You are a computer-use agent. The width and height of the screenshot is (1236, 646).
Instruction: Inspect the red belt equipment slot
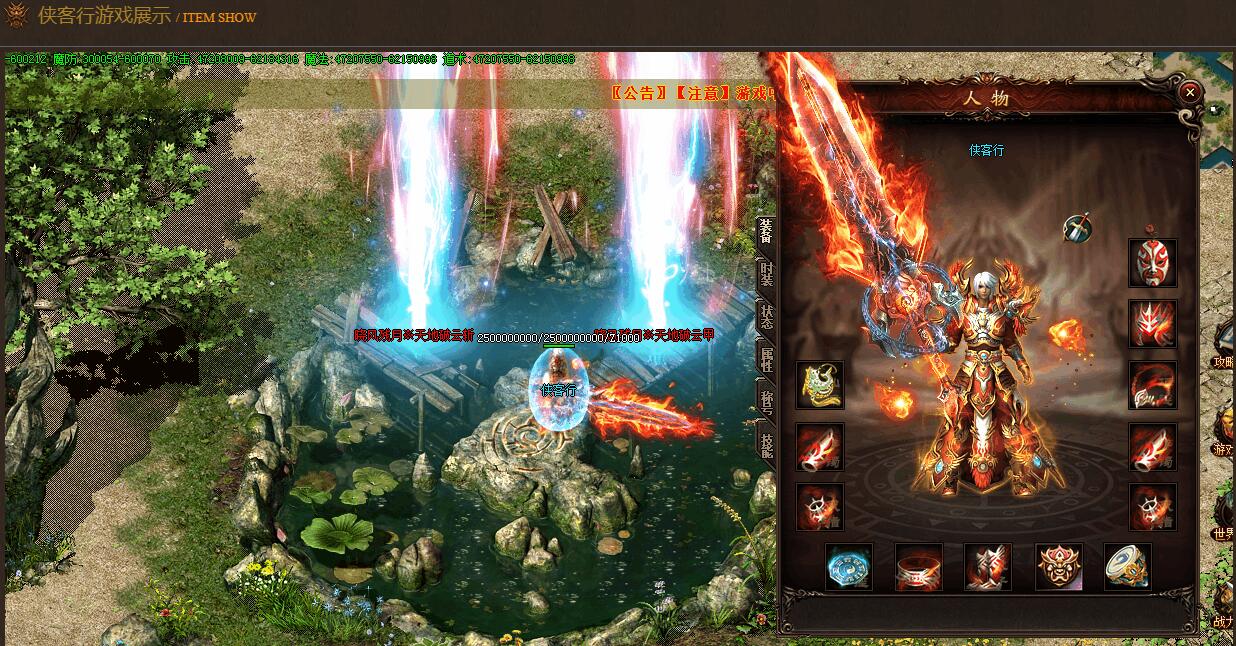918,567
